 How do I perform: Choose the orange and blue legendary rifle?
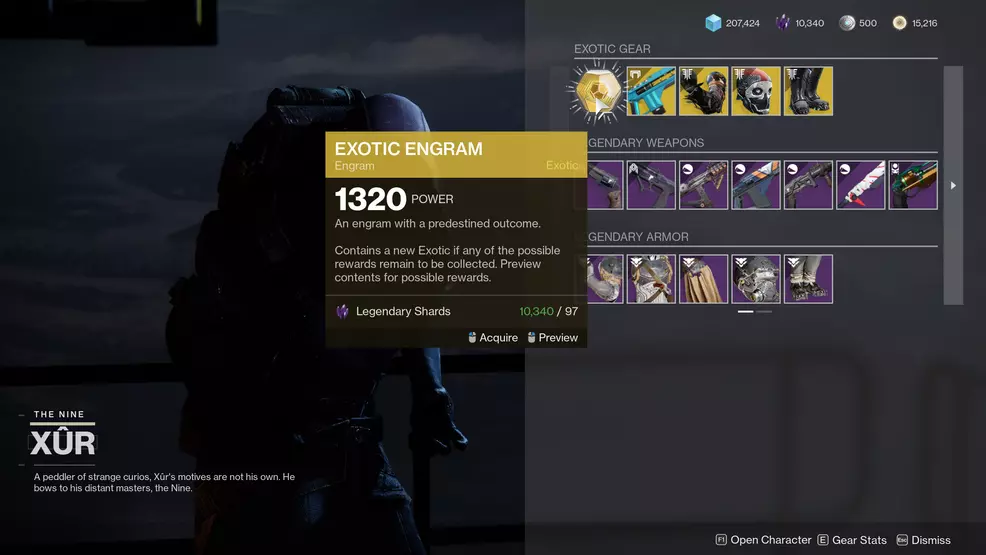click(756, 185)
